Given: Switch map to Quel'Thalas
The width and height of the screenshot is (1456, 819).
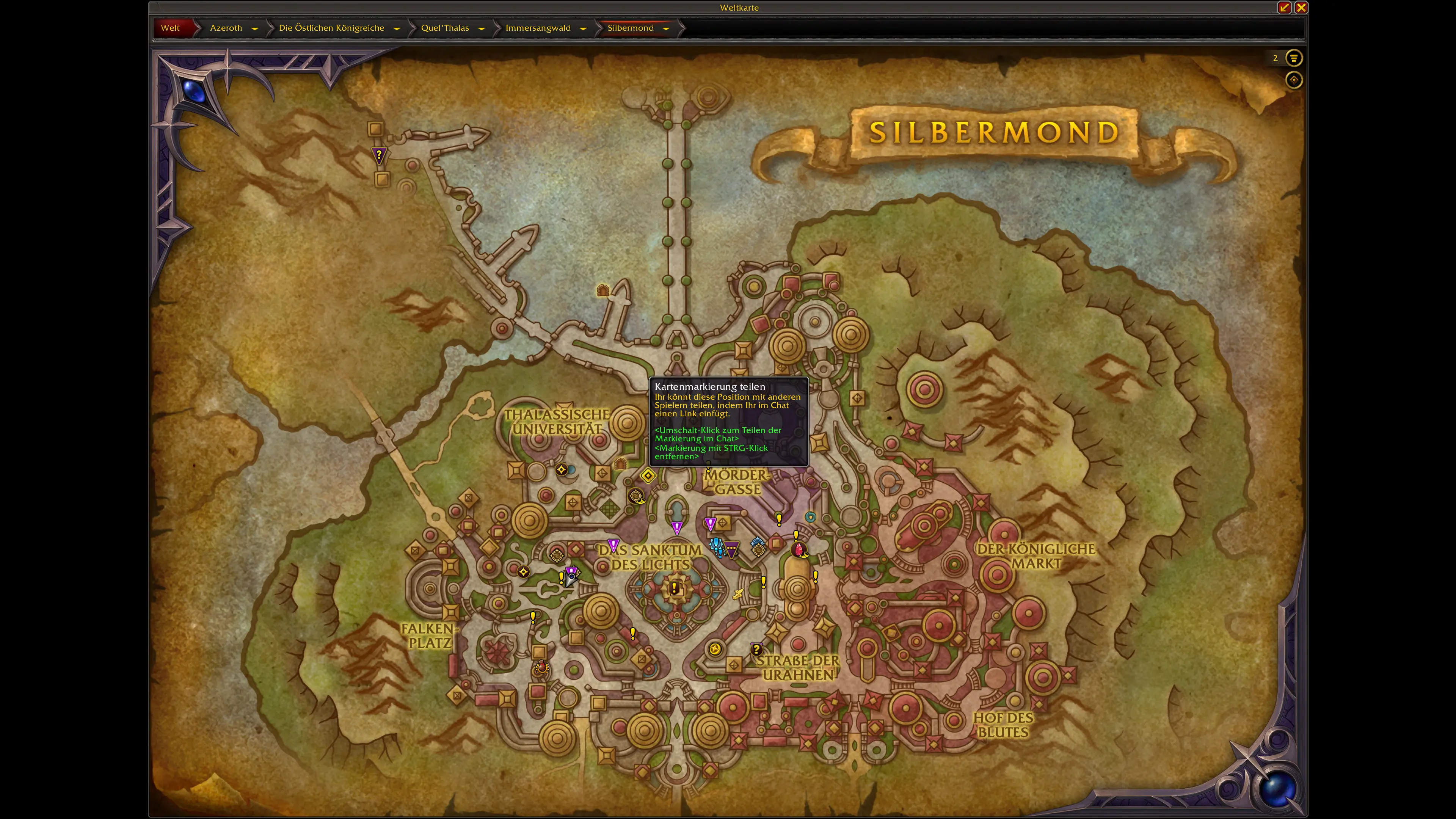Looking at the screenshot, I should [x=444, y=28].
